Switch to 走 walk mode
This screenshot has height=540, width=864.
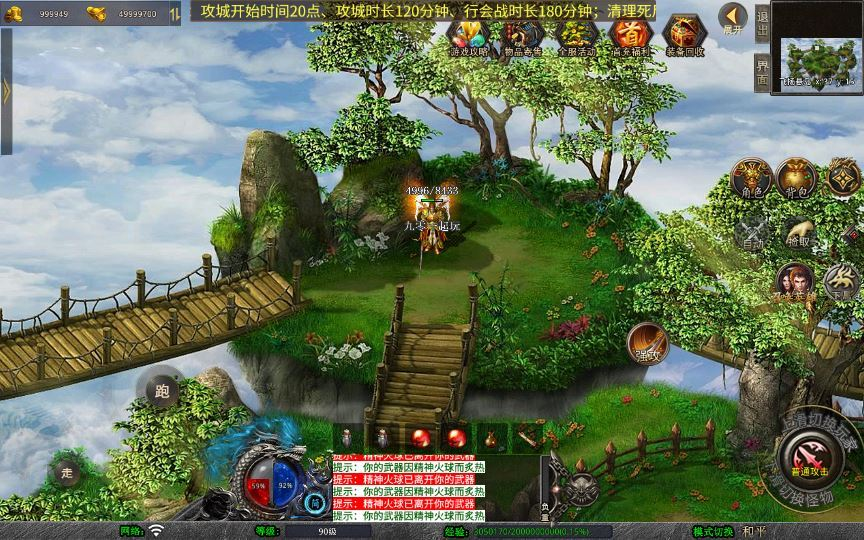(66, 472)
